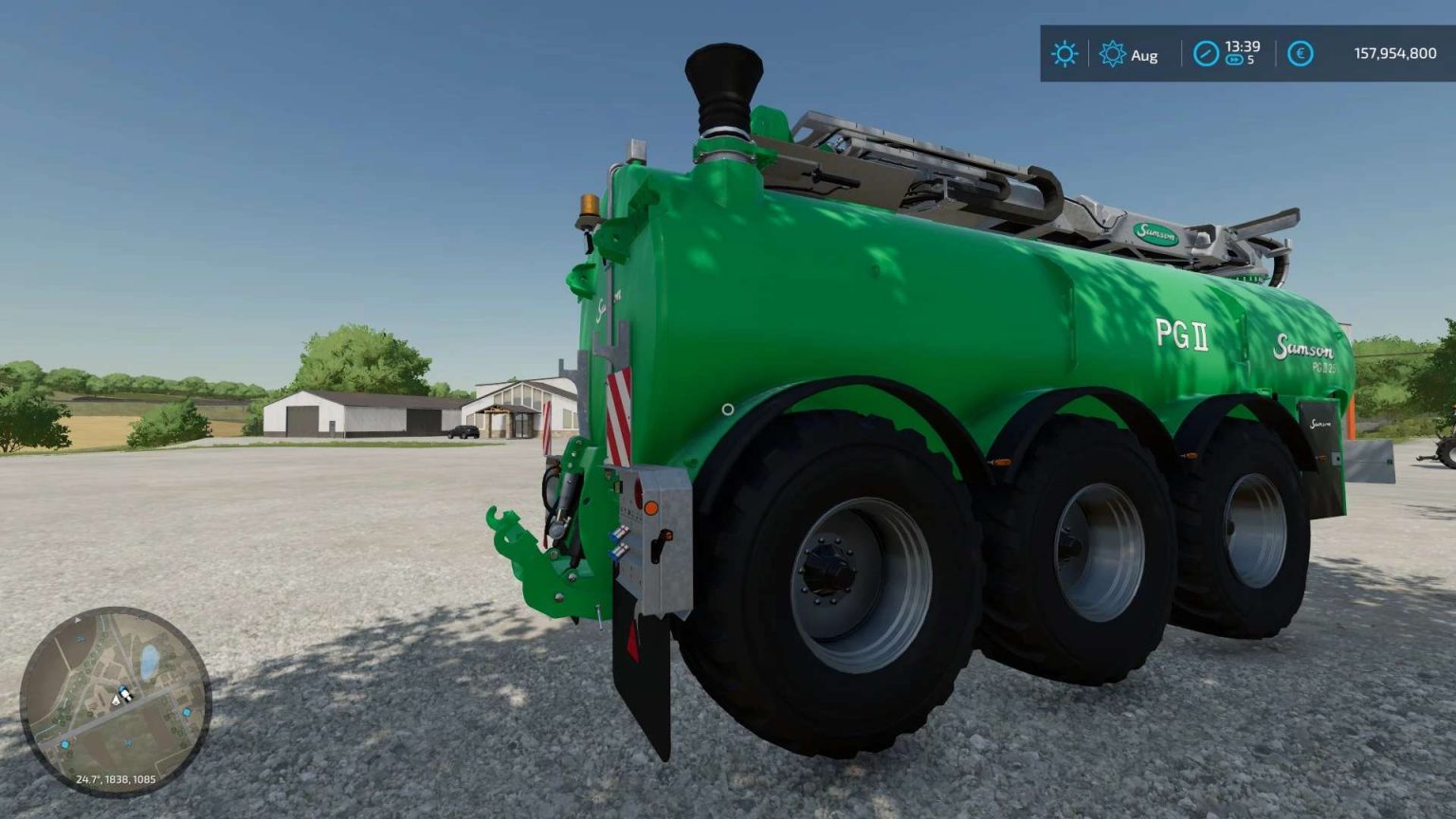Click the coordinates text under the minimap
The width and height of the screenshot is (1456, 819).
pos(116,779)
